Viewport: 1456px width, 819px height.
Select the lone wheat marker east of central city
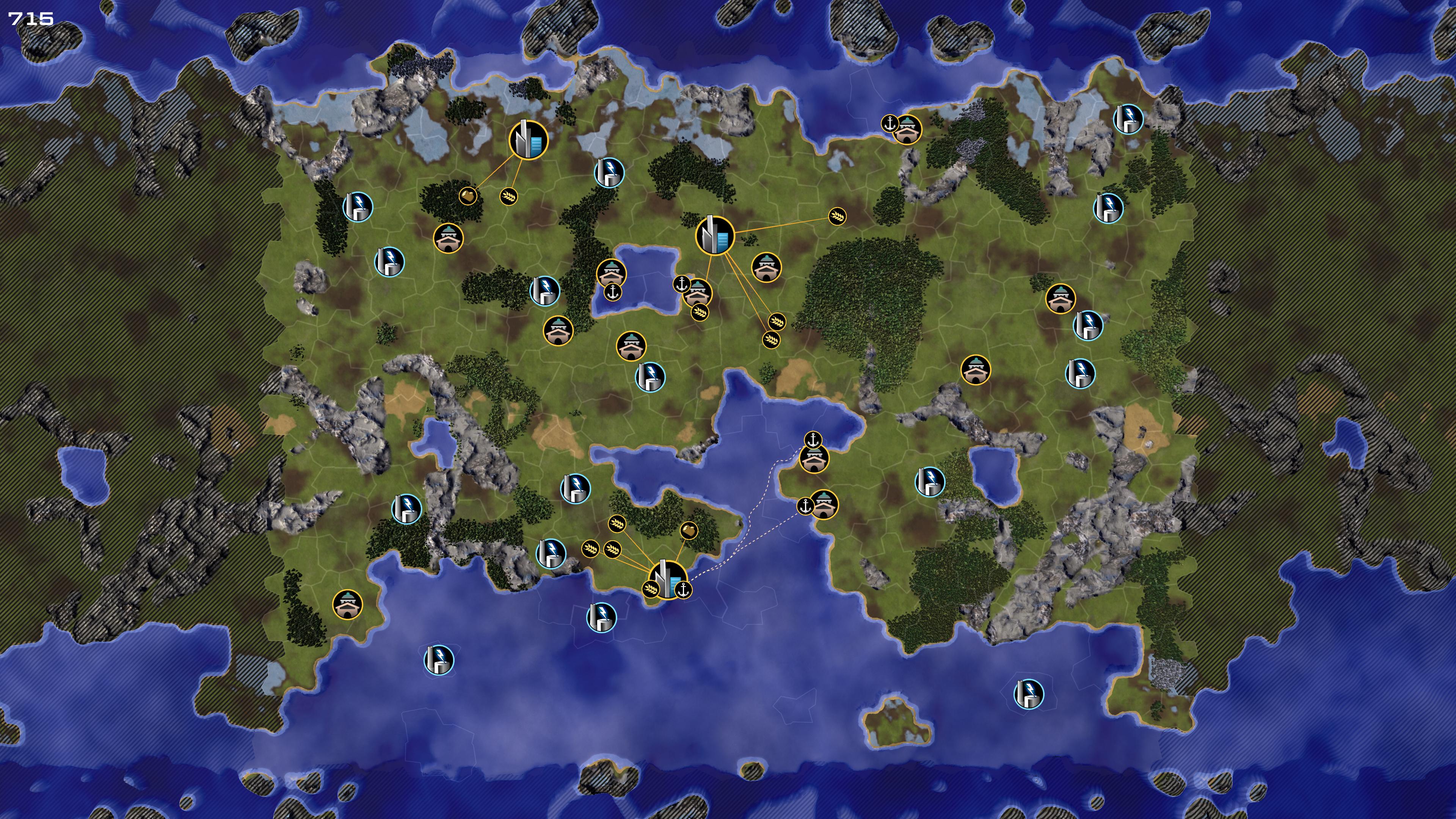[x=837, y=216]
